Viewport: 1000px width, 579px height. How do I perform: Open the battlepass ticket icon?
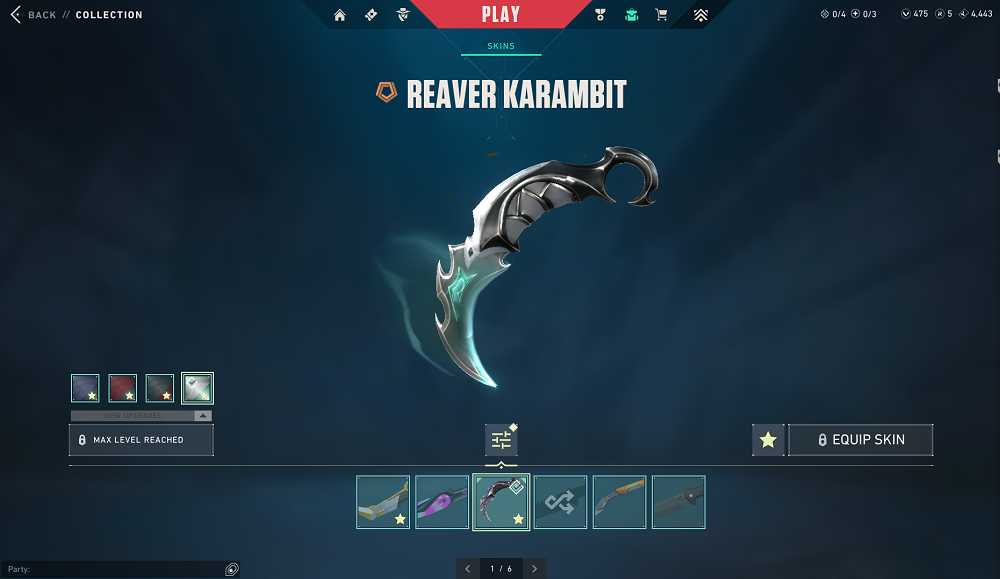[x=371, y=15]
